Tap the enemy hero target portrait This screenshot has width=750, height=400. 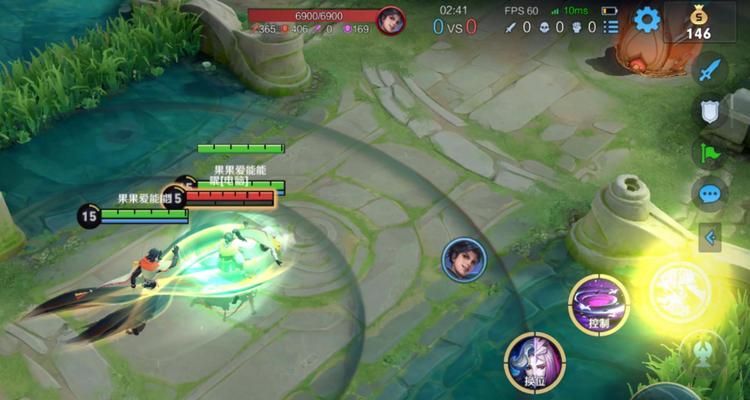tap(464, 260)
